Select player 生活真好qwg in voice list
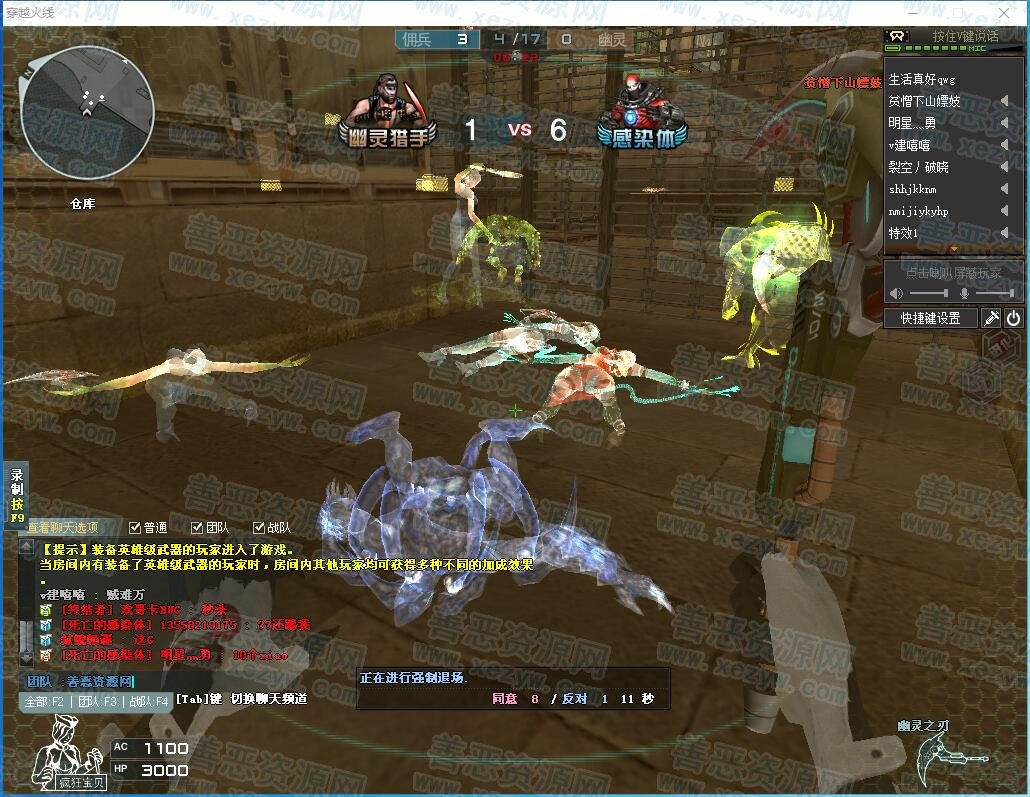This screenshot has width=1030, height=797. click(922, 79)
